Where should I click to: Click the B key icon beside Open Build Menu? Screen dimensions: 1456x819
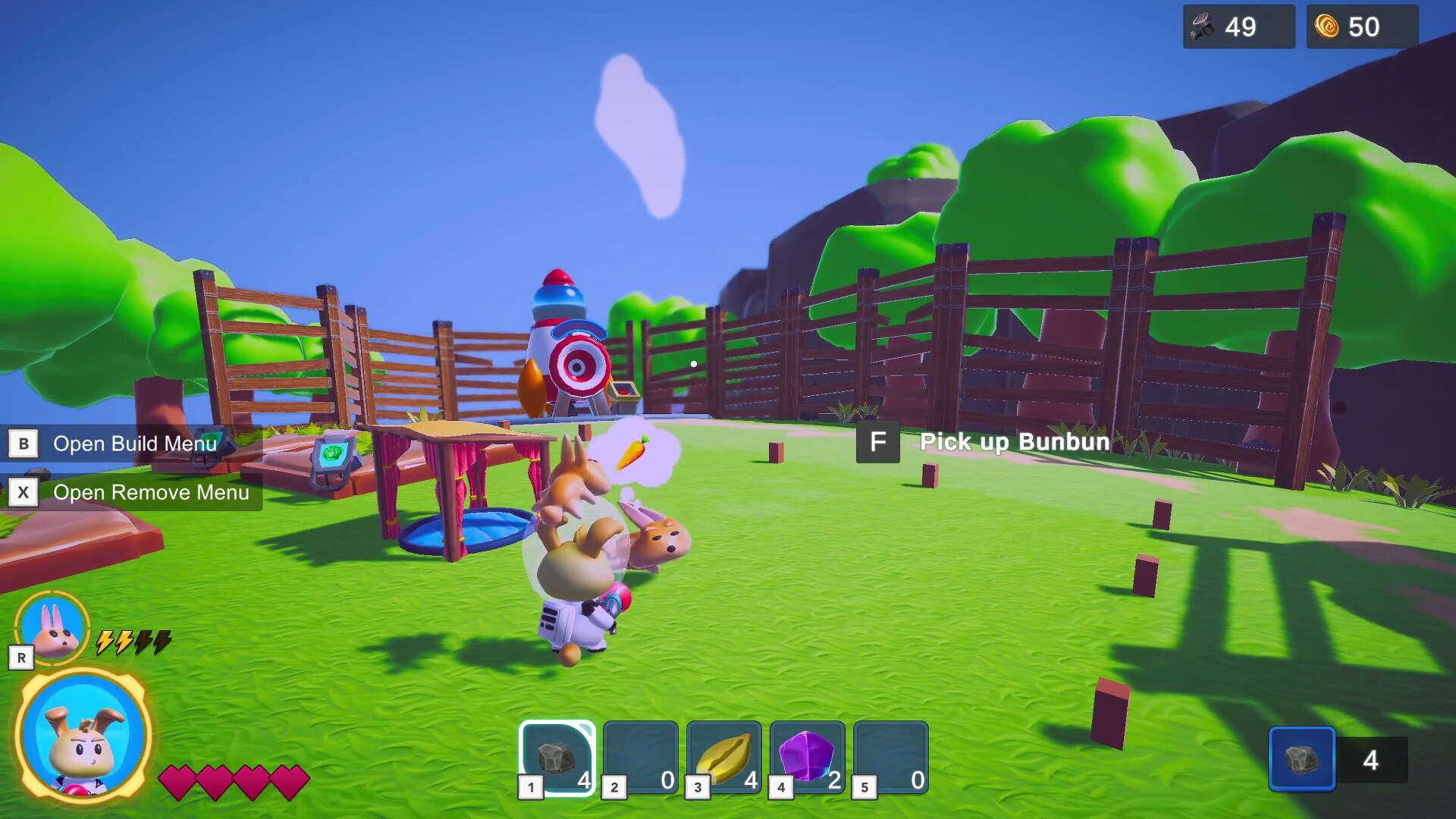[x=24, y=444]
